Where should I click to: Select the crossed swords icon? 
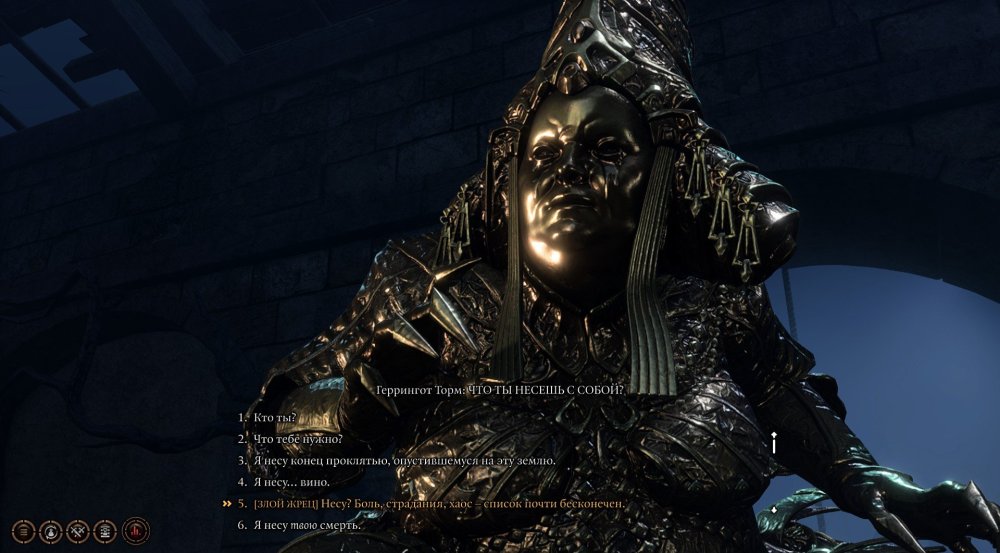77,530
